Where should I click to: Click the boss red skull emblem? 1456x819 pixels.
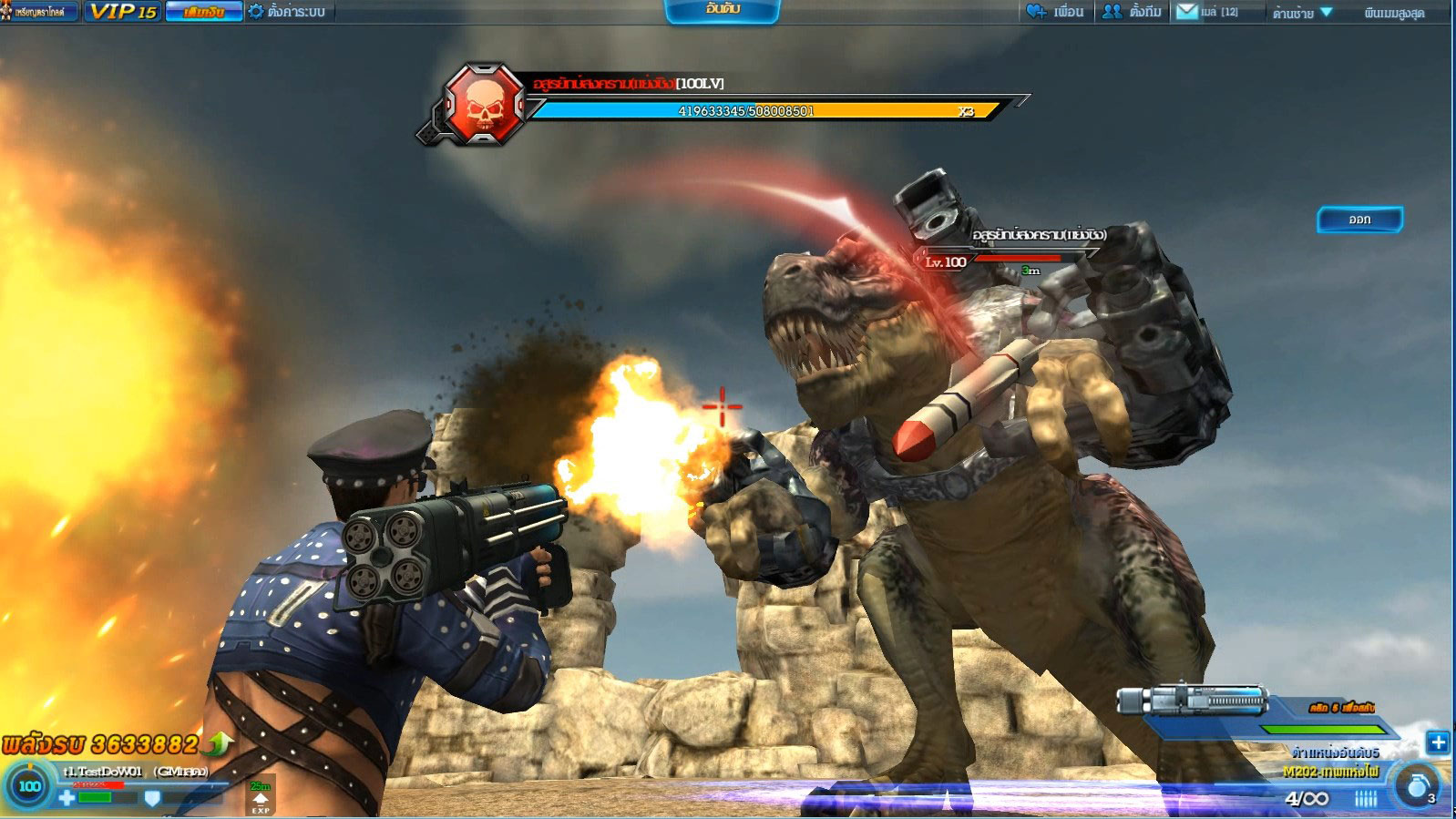pyautogui.click(x=485, y=105)
